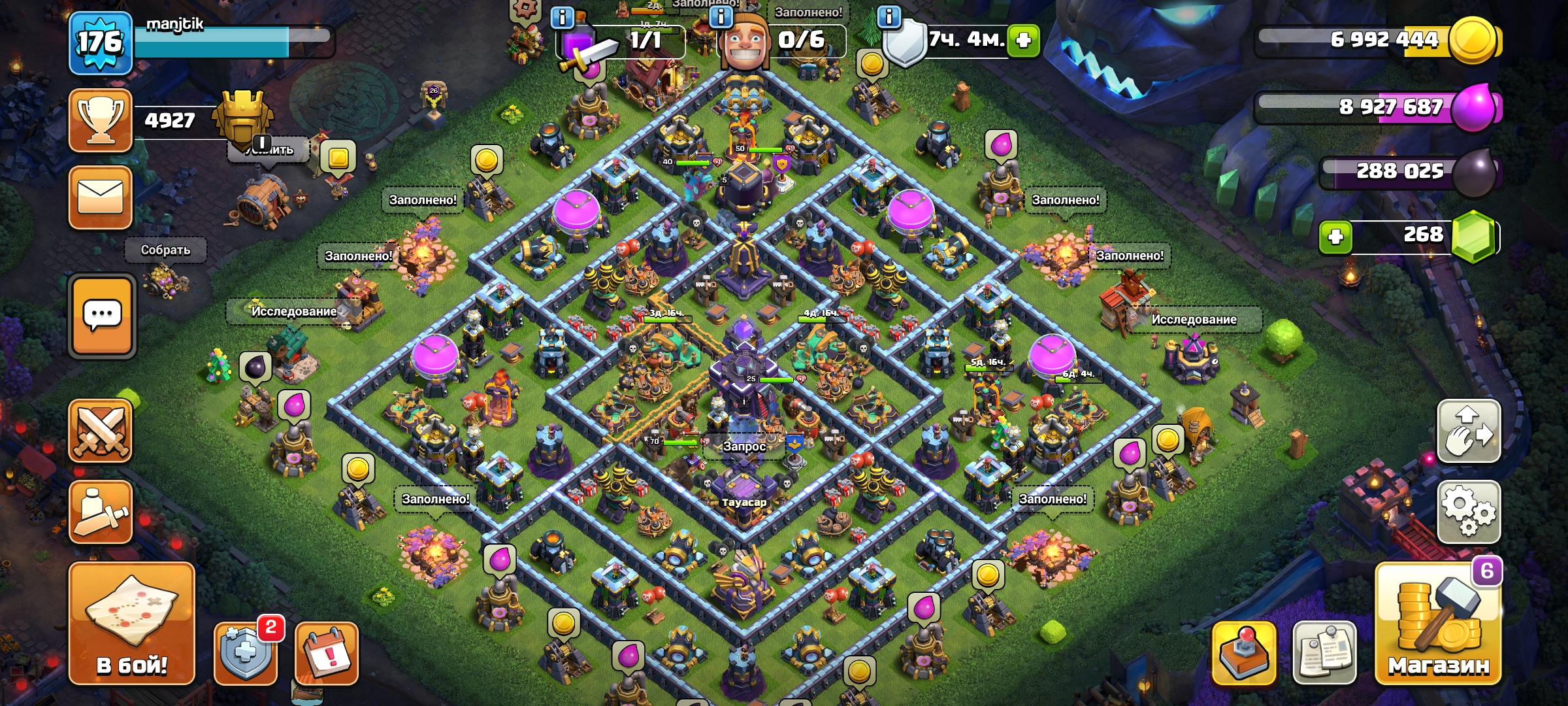Show info for the laboratory sword counter
Viewport: 1568px width, 706px height.
563,17
